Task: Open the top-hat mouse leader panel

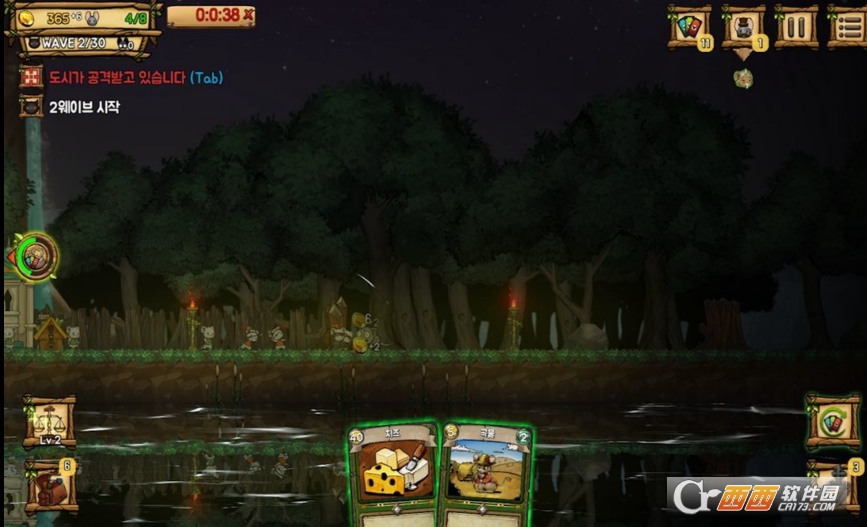Action: (x=743, y=26)
